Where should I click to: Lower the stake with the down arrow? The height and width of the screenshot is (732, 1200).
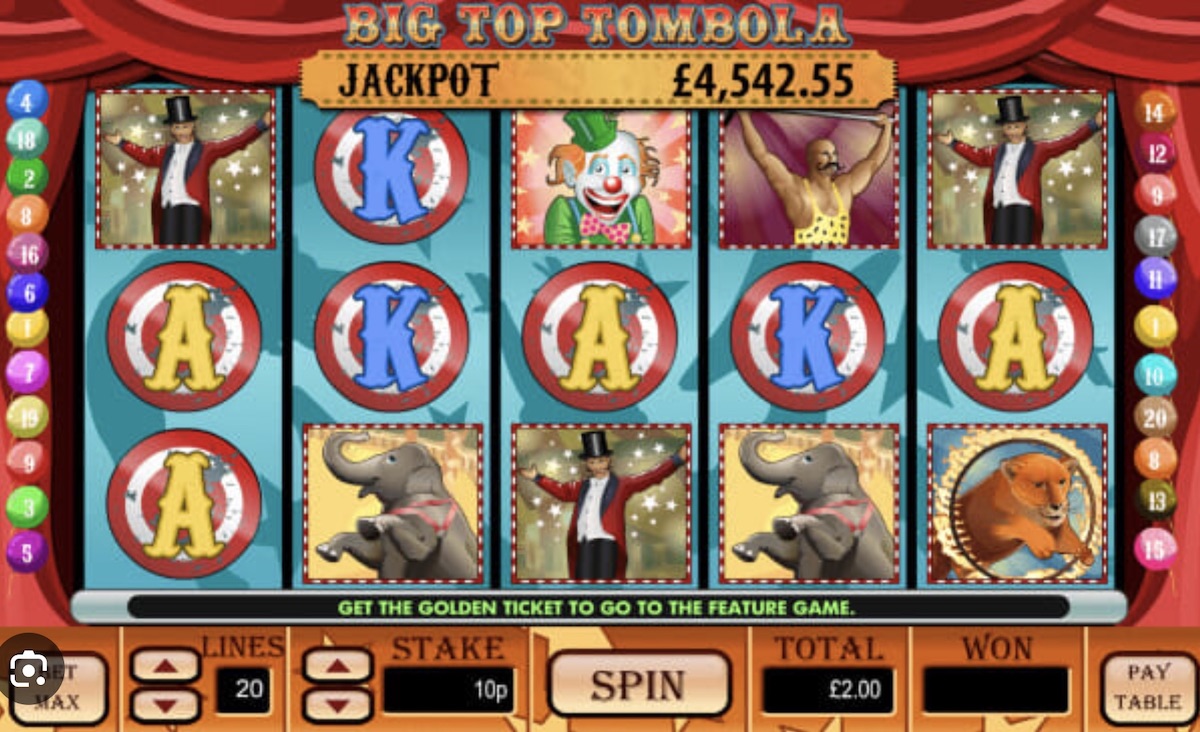tap(337, 704)
